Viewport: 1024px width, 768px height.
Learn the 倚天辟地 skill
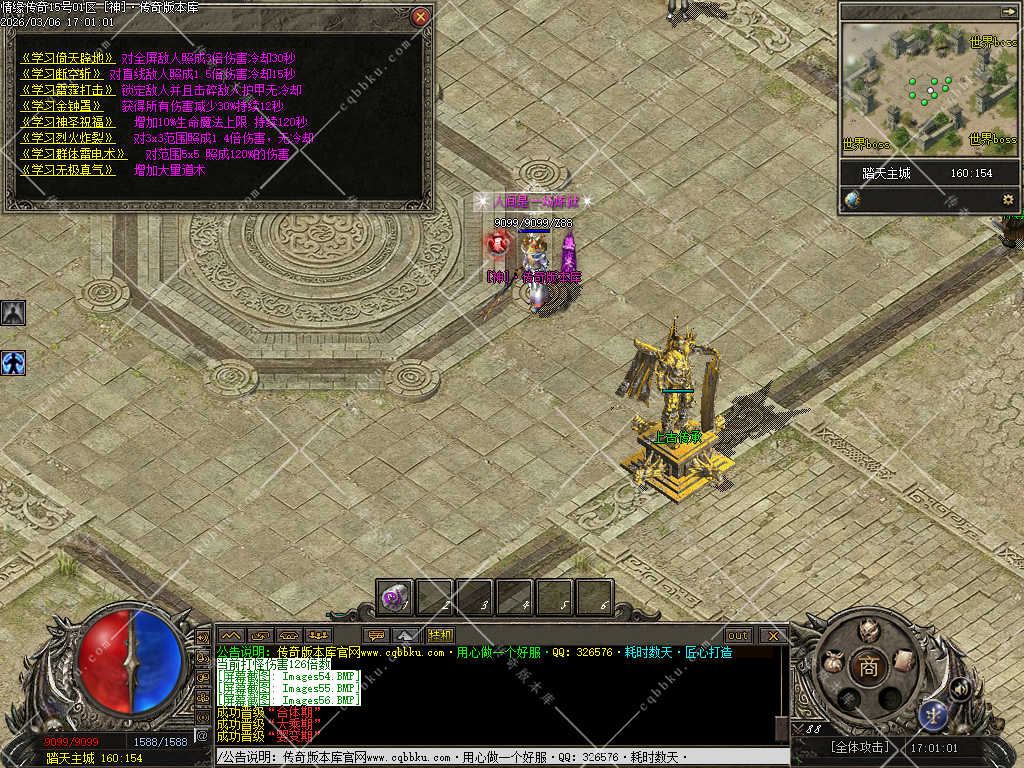(66, 58)
